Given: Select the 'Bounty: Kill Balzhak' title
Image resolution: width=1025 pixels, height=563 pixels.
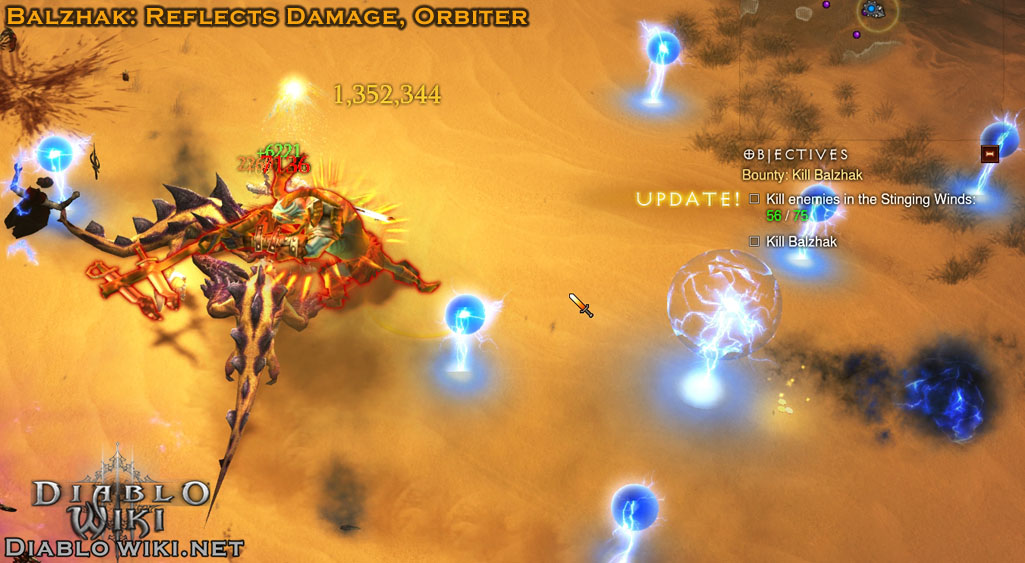Looking at the screenshot, I should [802, 175].
